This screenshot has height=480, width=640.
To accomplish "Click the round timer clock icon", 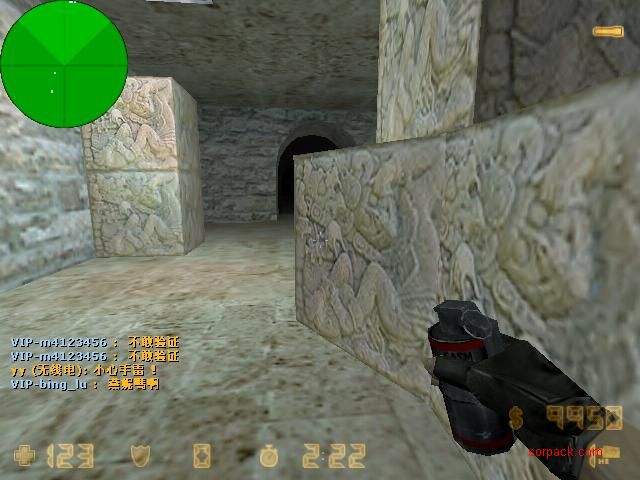I will click(x=269, y=456).
